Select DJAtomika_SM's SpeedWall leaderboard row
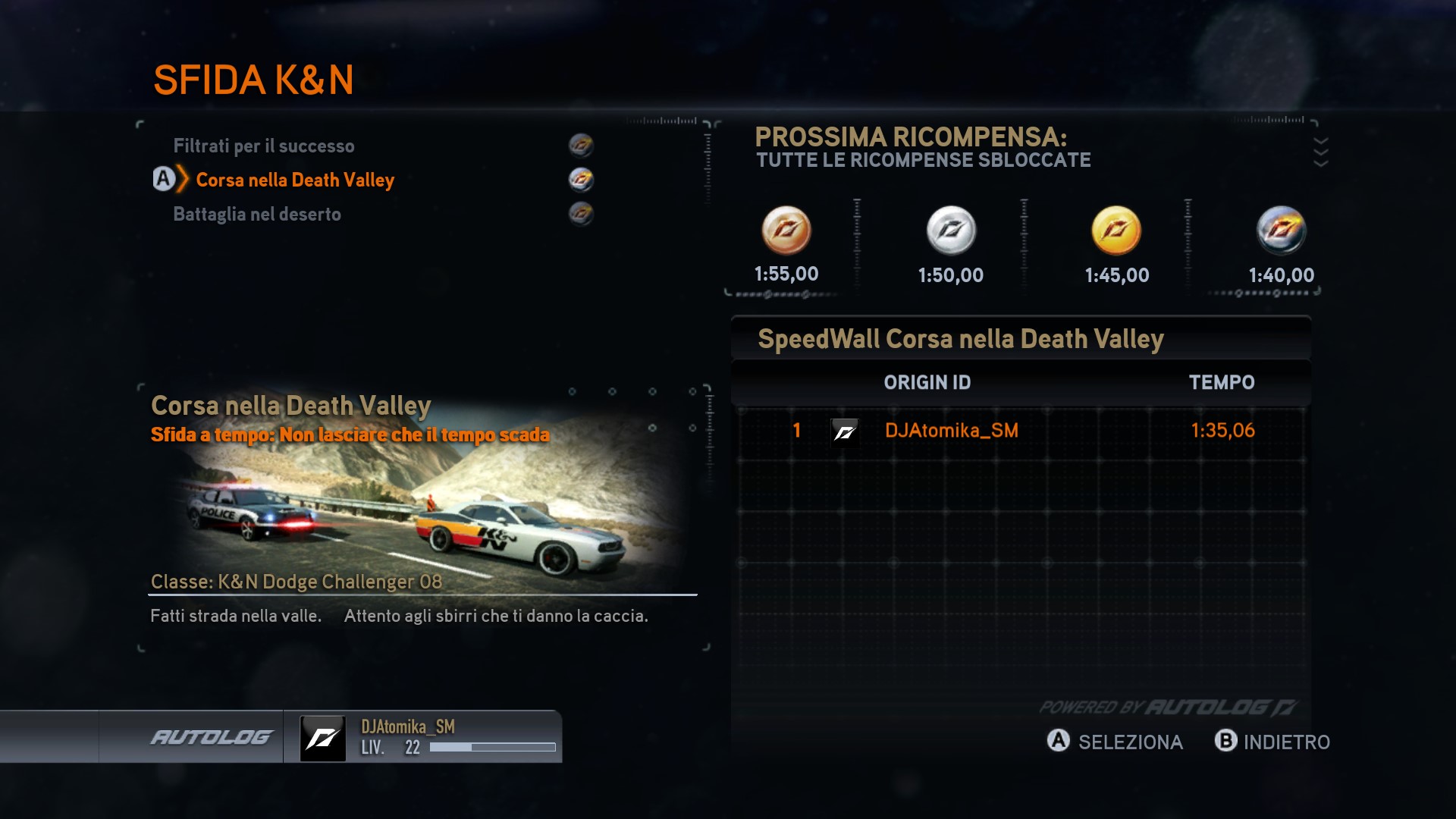 (x=1021, y=431)
